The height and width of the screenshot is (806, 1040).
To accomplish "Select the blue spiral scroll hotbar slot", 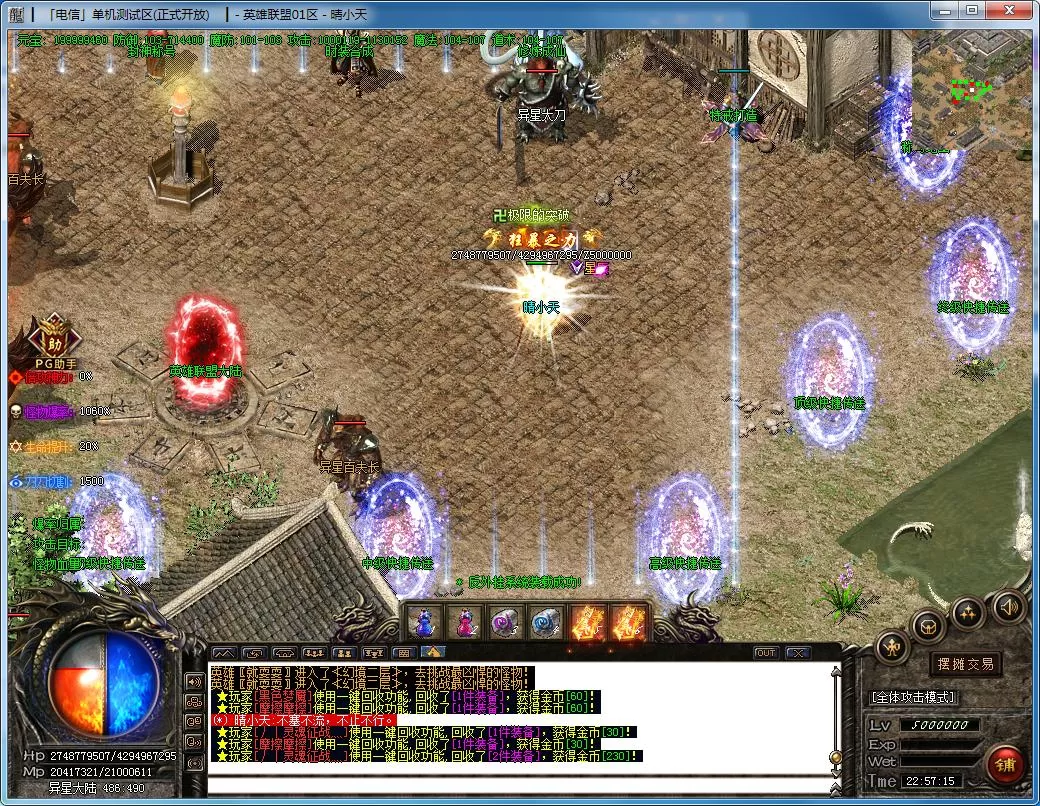I will (x=547, y=622).
